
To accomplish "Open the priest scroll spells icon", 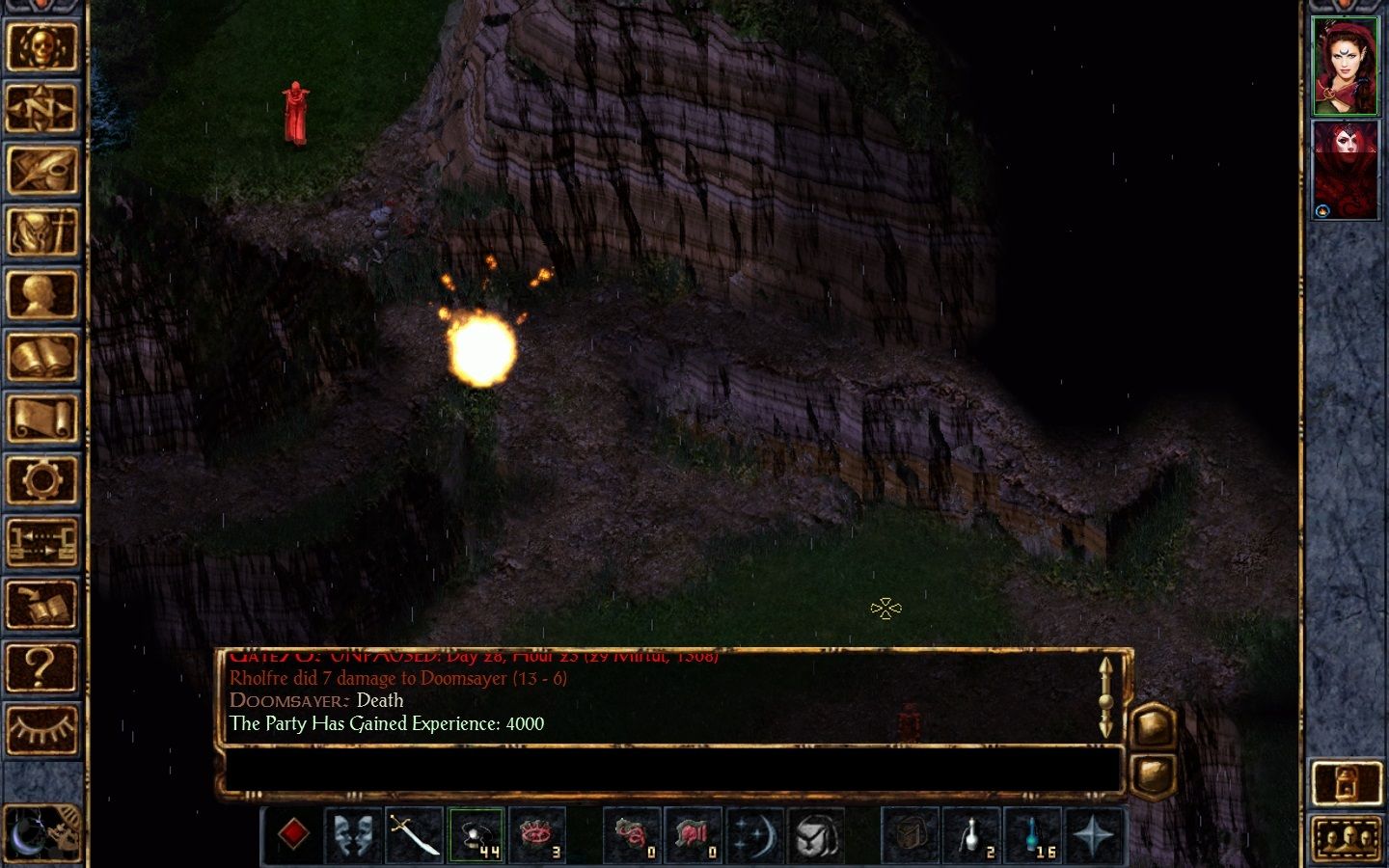I will pyautogui.click(x=43, y=417).
